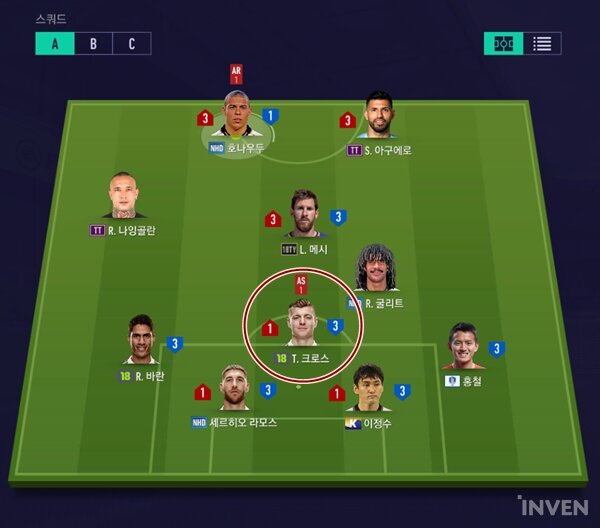The image size is (600, 528).
Task: Select the 호나우두 player card
Action: pyautogui.click(x=236, y=118)
